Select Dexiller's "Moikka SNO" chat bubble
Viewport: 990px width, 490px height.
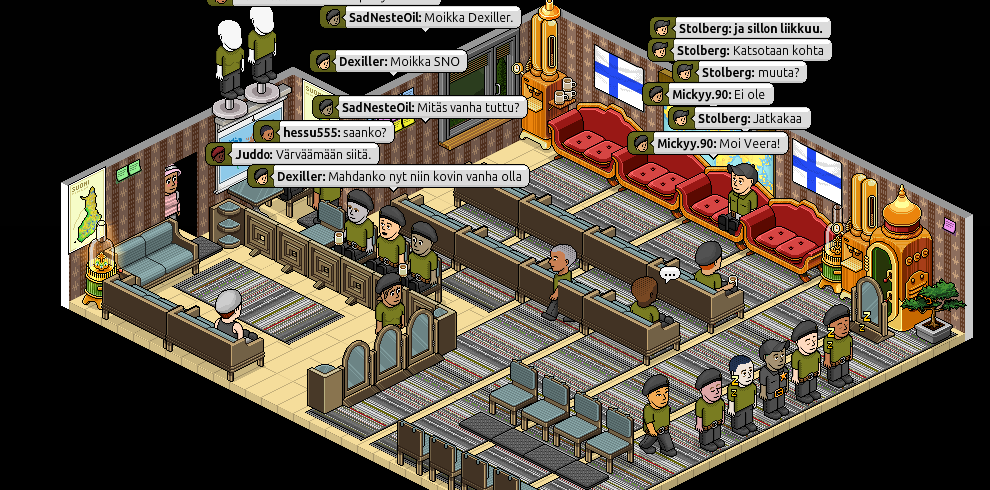pyautogui.click(x=388, y=62)
